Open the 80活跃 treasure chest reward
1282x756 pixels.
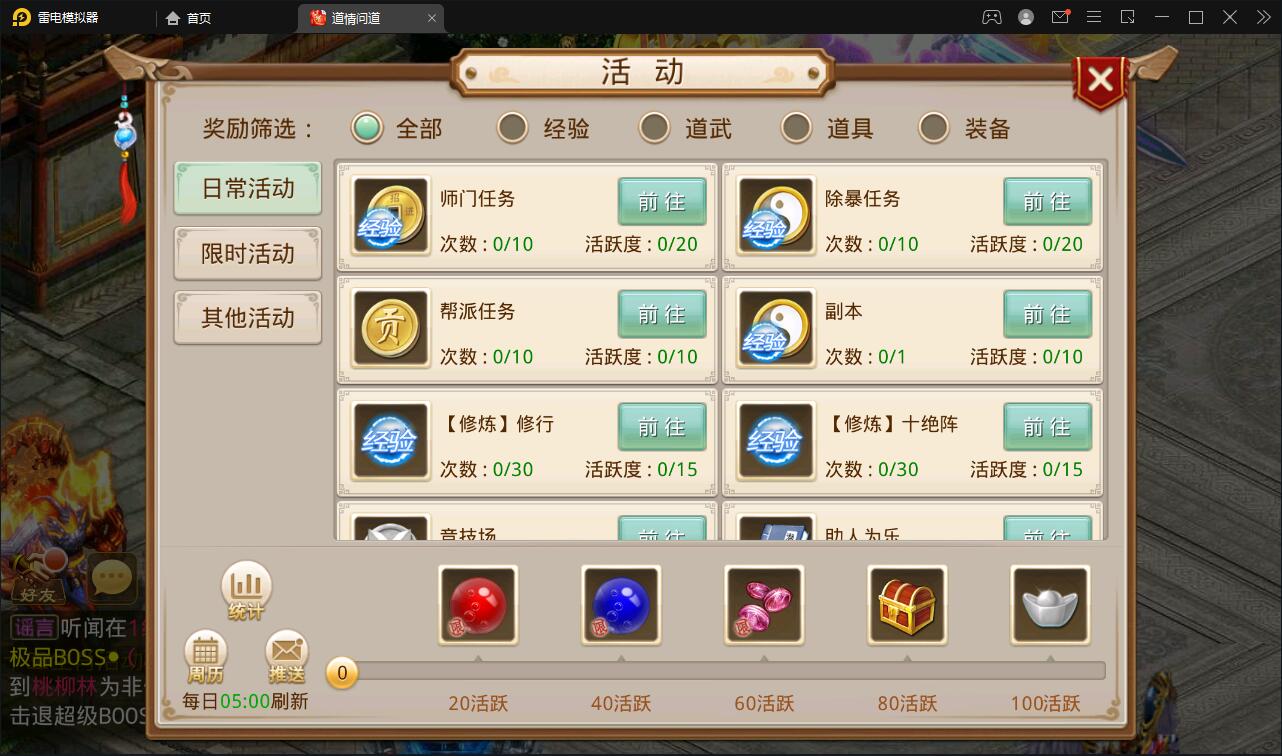(x=907, y=605)
